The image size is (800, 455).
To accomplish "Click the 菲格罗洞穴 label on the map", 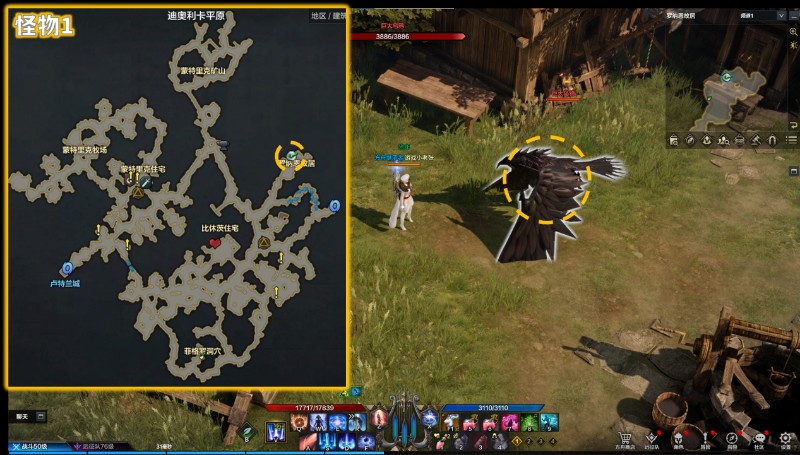I will click(202, 352).
